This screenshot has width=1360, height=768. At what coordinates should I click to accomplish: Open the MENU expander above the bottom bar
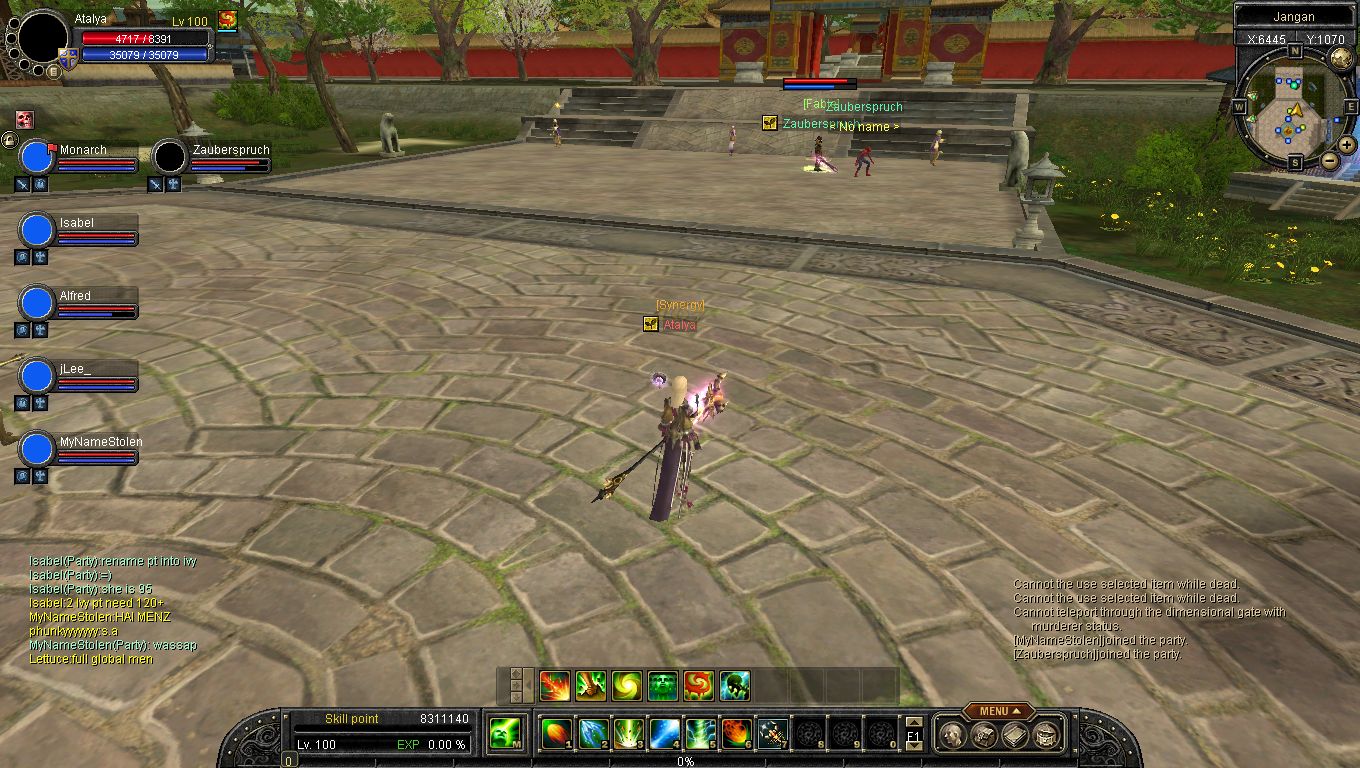point(999,711)
